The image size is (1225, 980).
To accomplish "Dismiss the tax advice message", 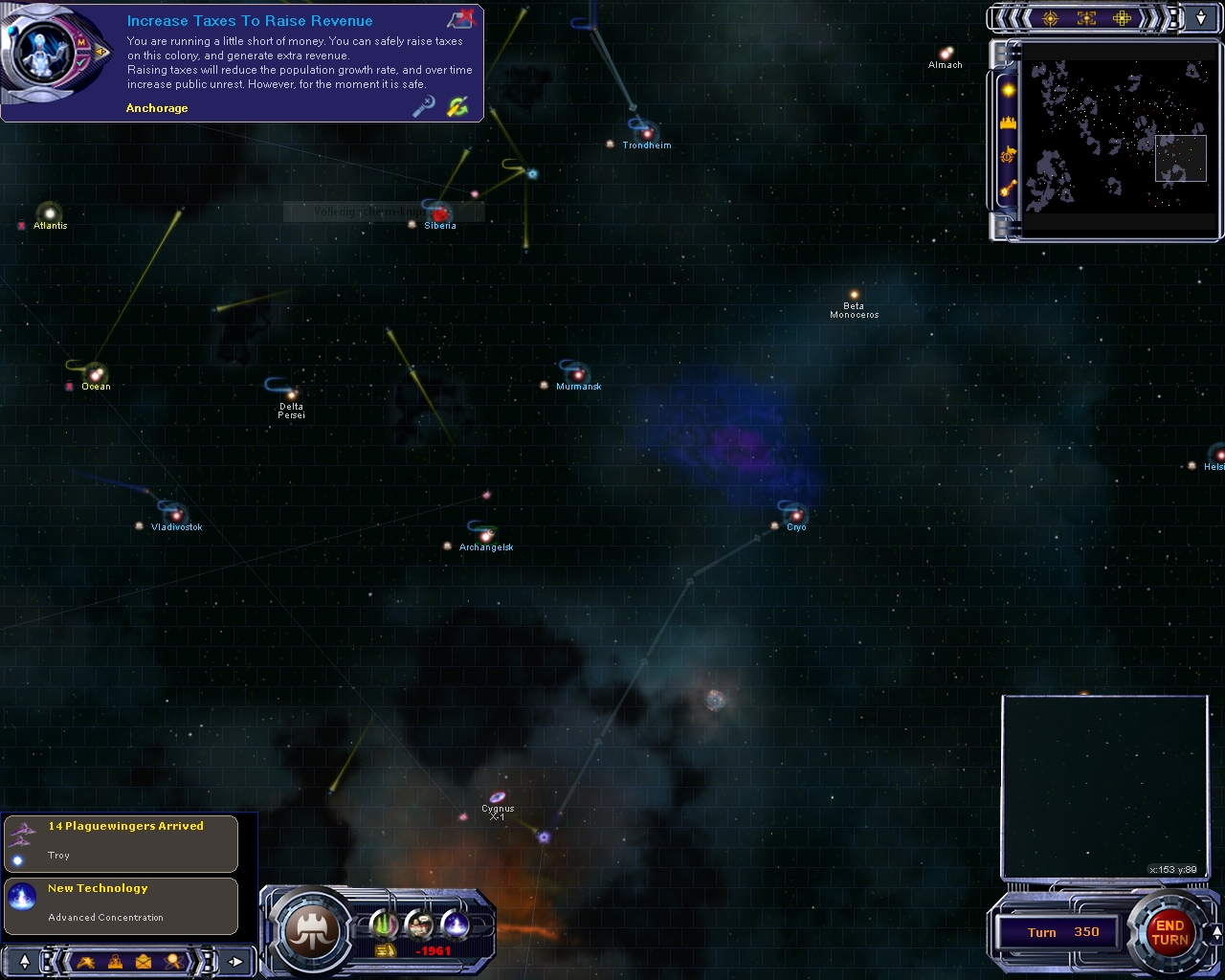I will click(461, 18).
